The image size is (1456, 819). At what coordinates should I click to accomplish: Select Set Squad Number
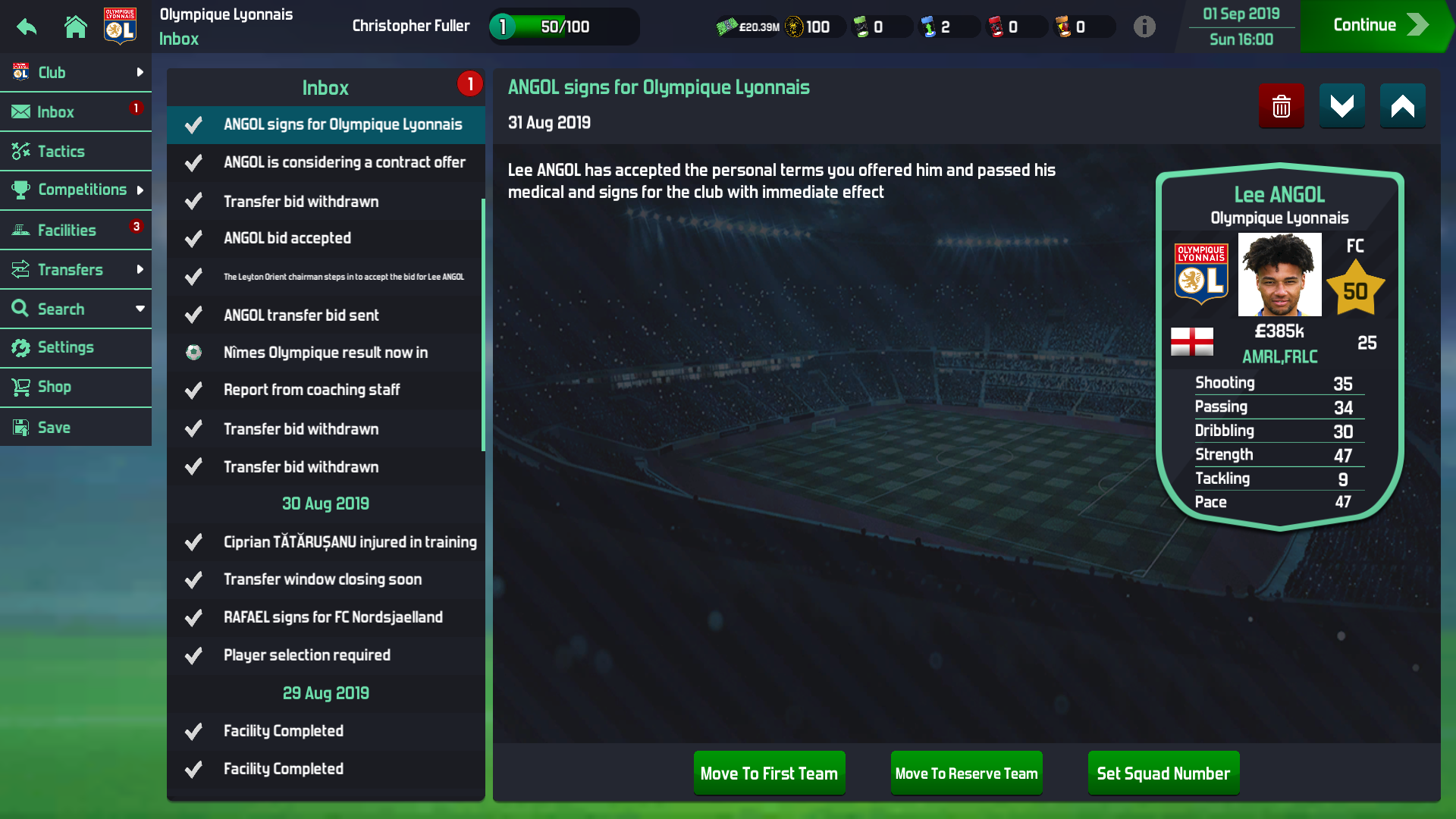click(x=1163, y=773)
